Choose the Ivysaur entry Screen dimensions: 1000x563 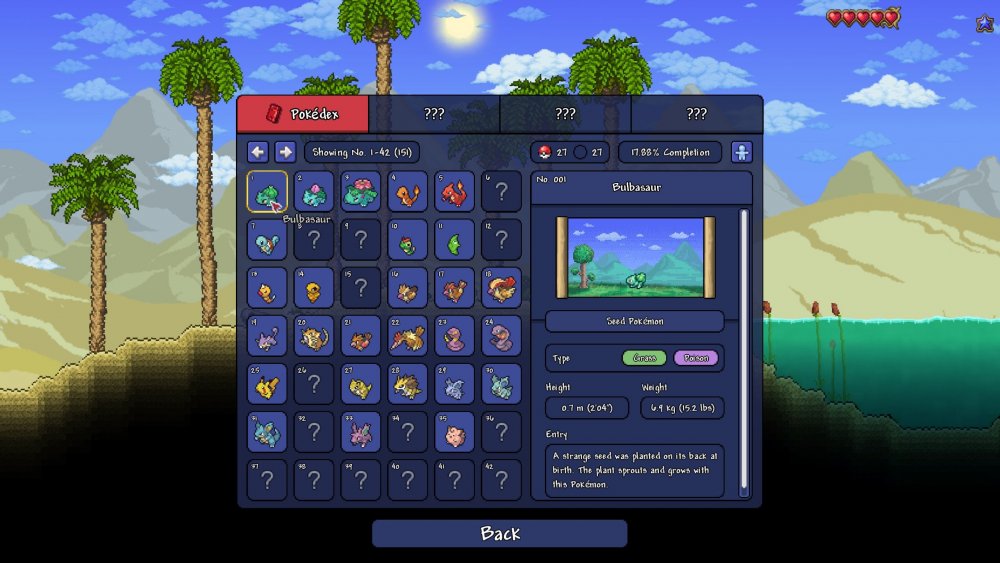(314, 191)
